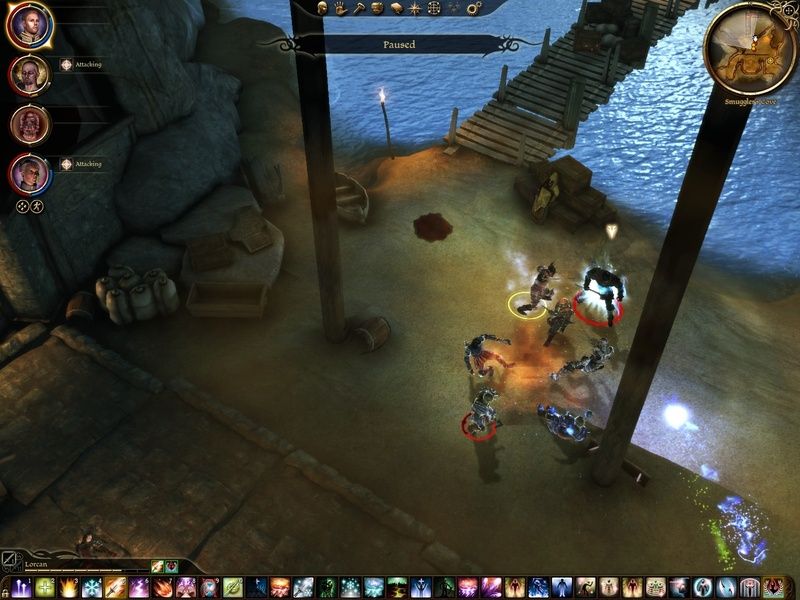Image resolution: width=800 pixels, height=600 pixels.
Task: Cast the three white arrows spell in slot 1
Action: (x=22, y=588)
